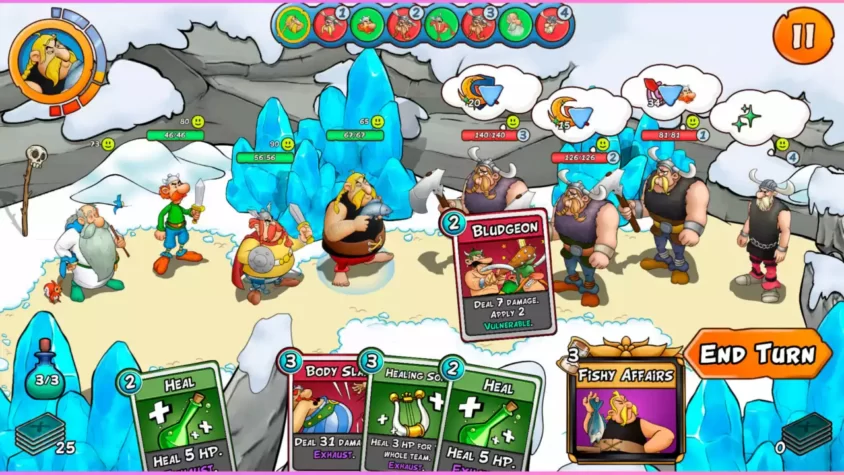Screen dimensions: 844x475
Task: Select Getafix's portrait in the turn order bar
Action: coord(516,24)
